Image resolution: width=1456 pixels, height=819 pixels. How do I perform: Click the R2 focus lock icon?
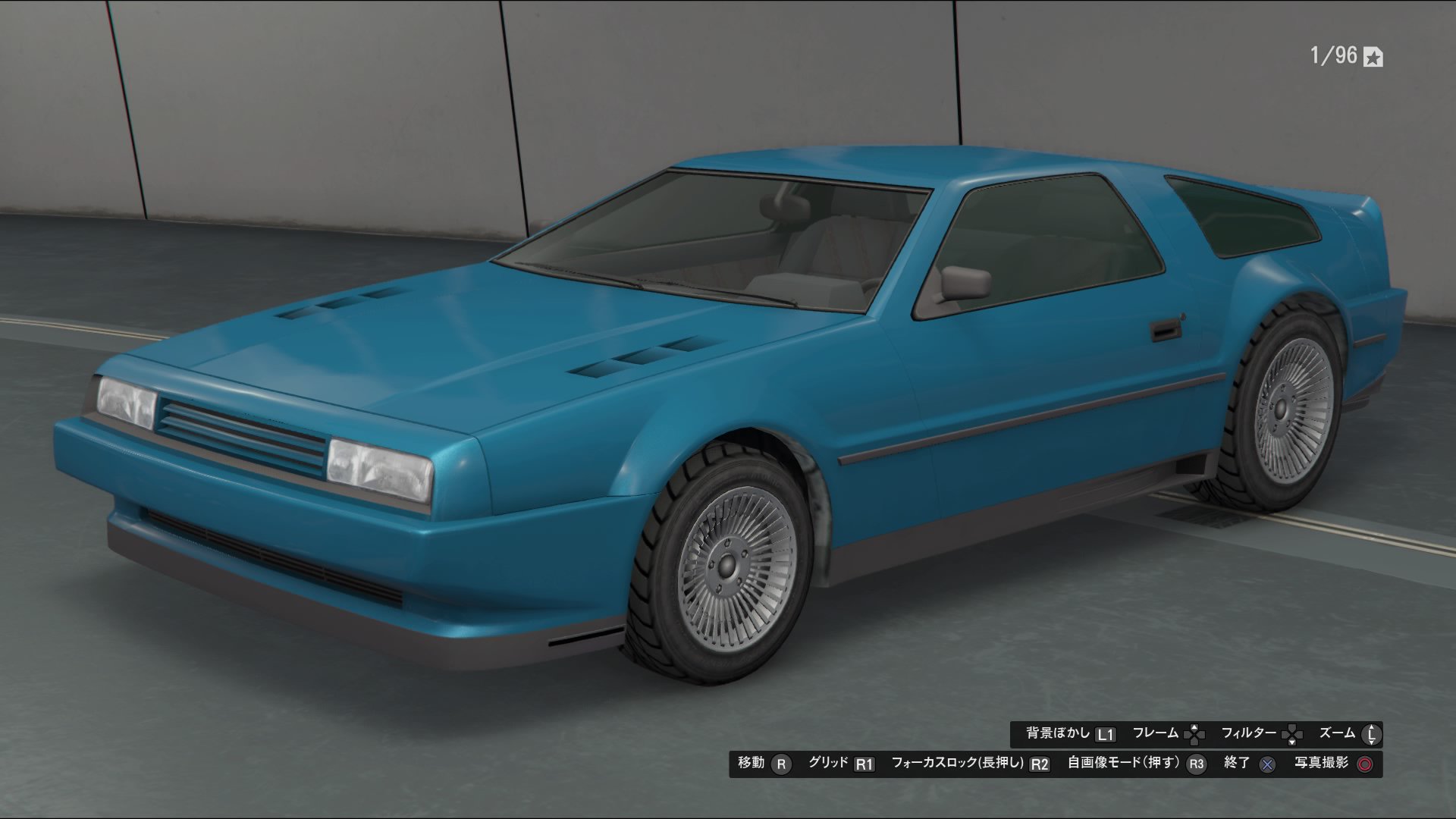point(1040,763)
